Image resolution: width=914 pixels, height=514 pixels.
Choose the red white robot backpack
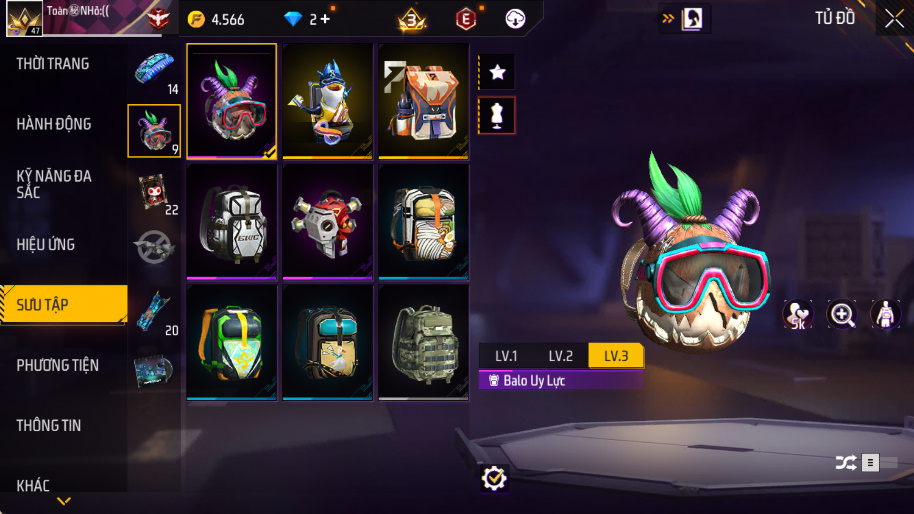(327, 221)
